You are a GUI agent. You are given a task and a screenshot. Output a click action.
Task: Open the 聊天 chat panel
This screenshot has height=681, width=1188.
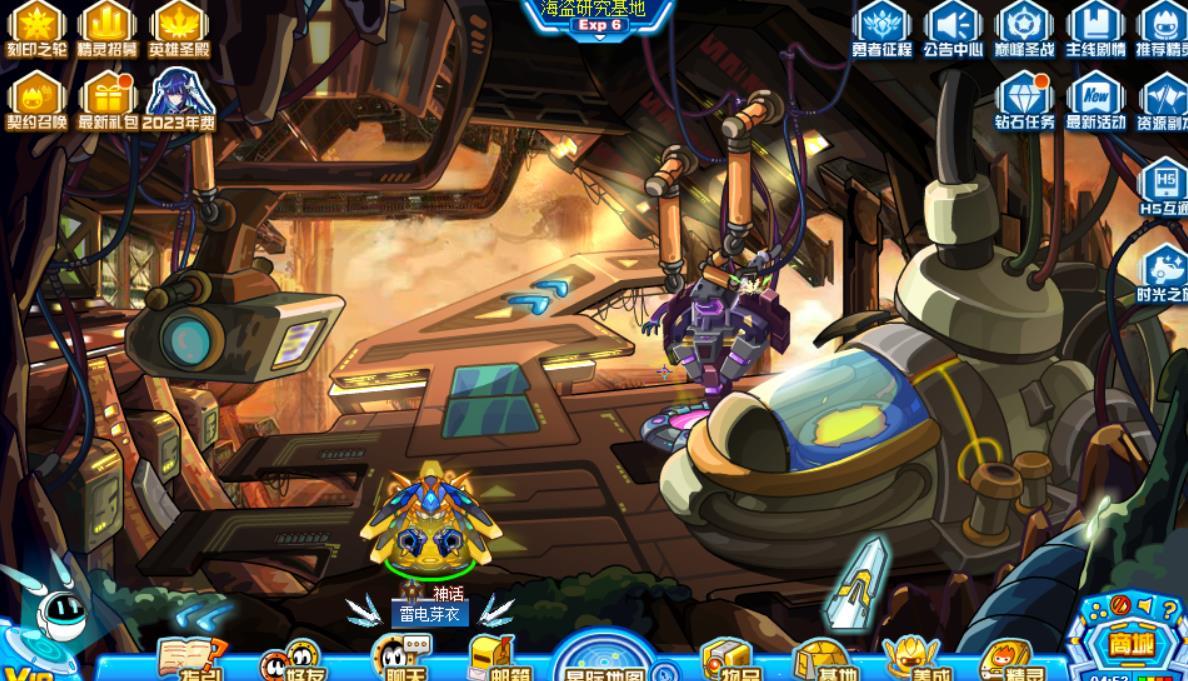click(398, 660)
